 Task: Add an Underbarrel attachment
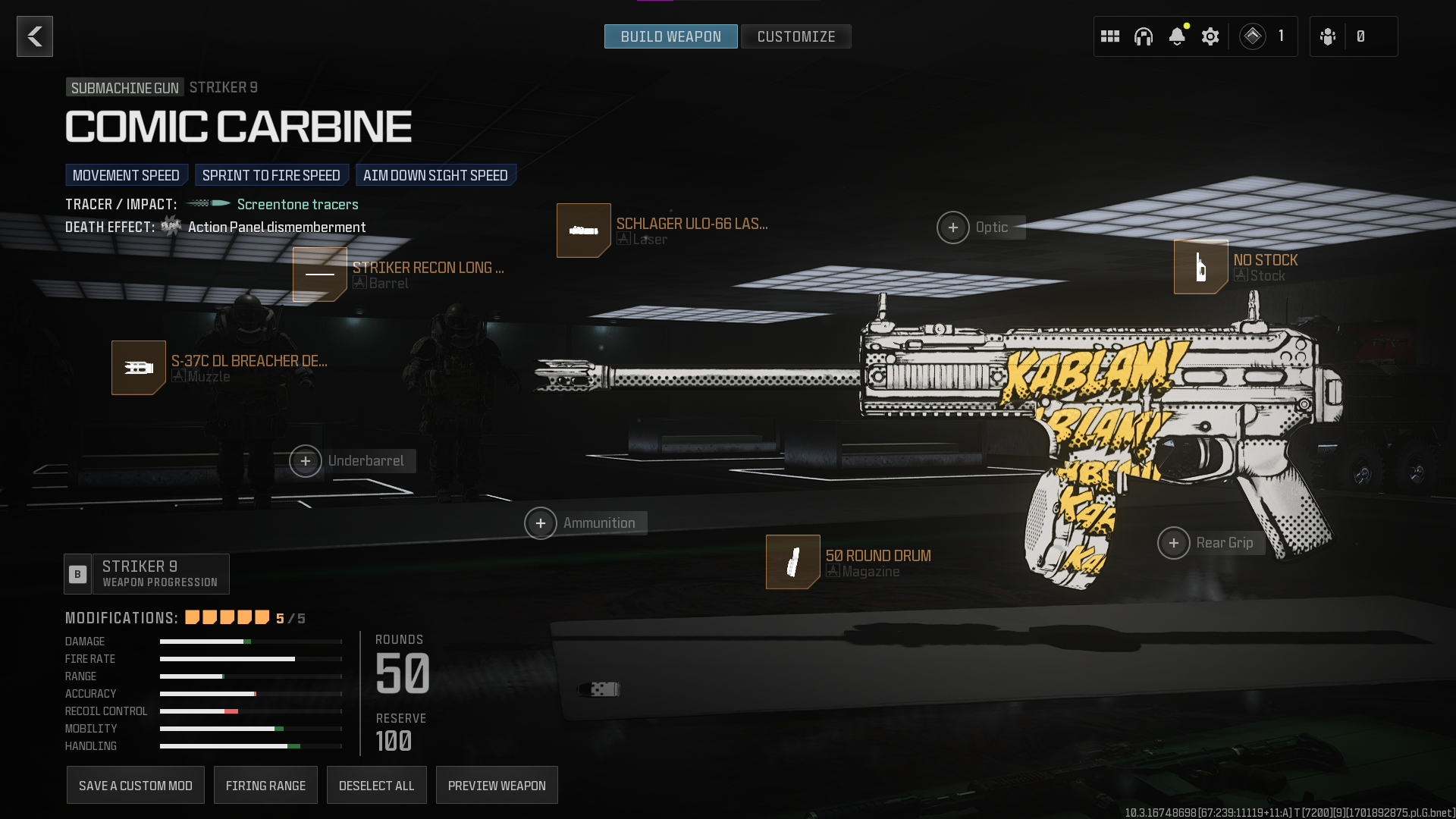tap(306, 461)
